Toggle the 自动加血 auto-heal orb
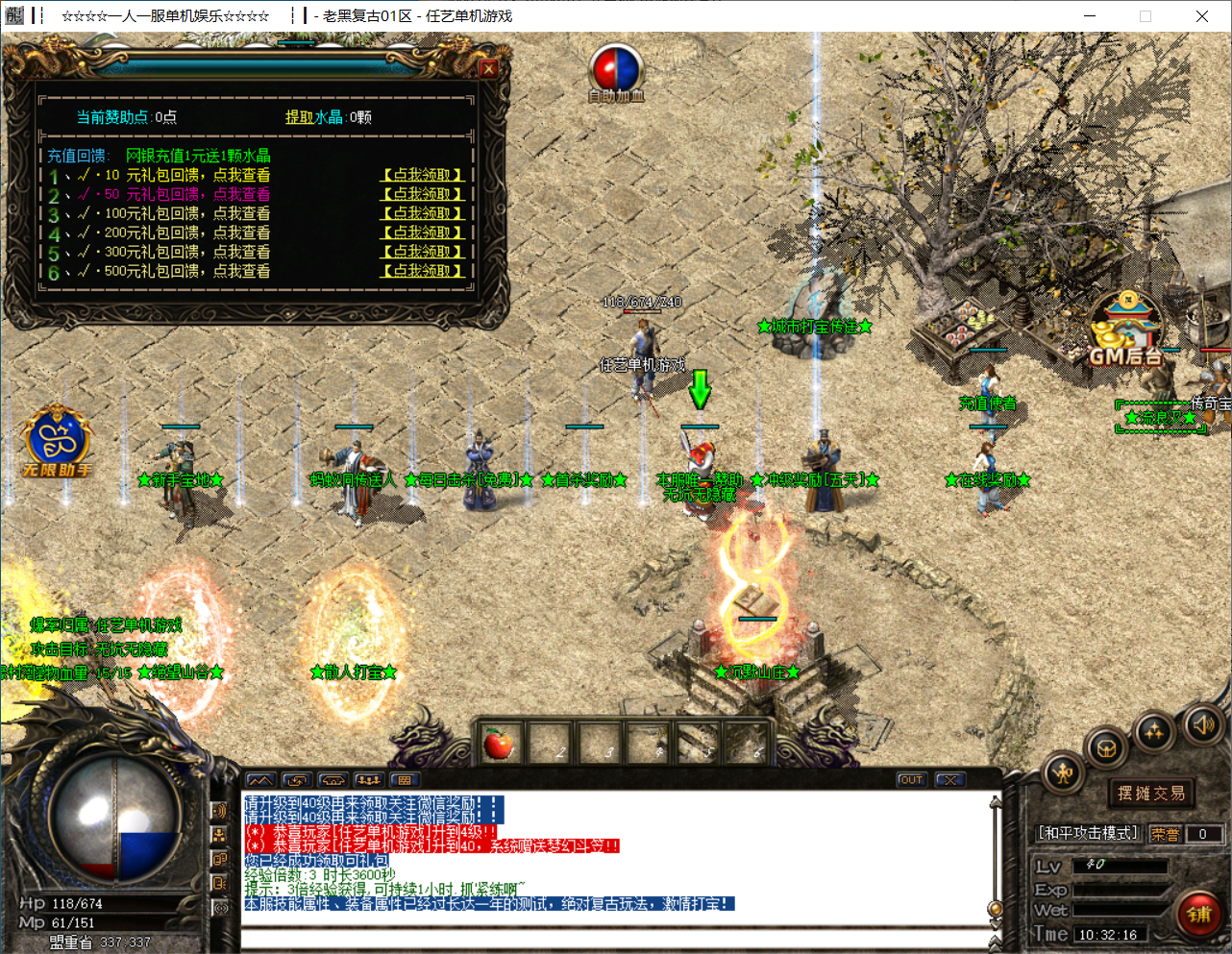 pos(616,69)
